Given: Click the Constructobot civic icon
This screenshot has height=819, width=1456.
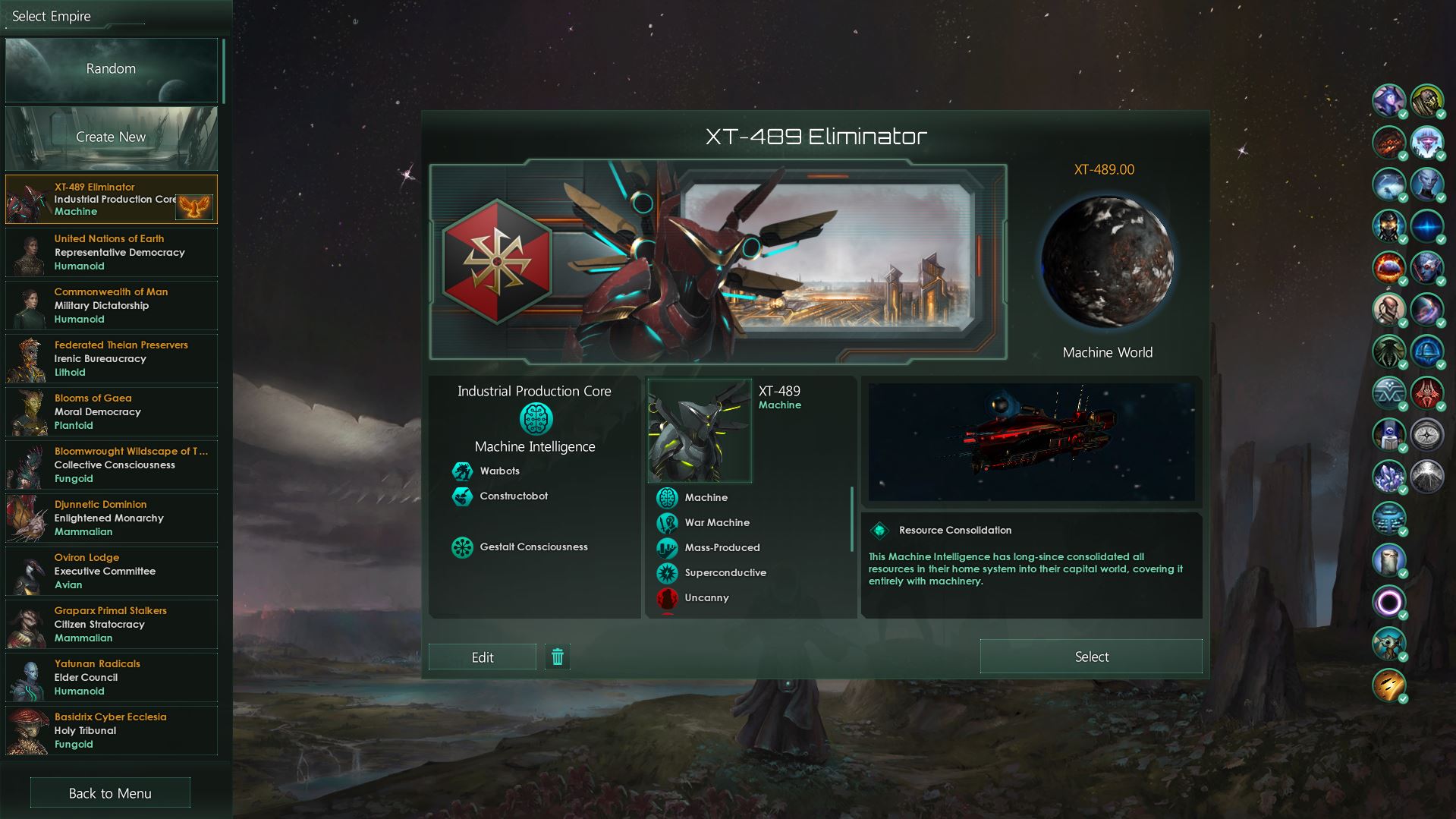Looking at the screenshot, I should click(463, 496).
